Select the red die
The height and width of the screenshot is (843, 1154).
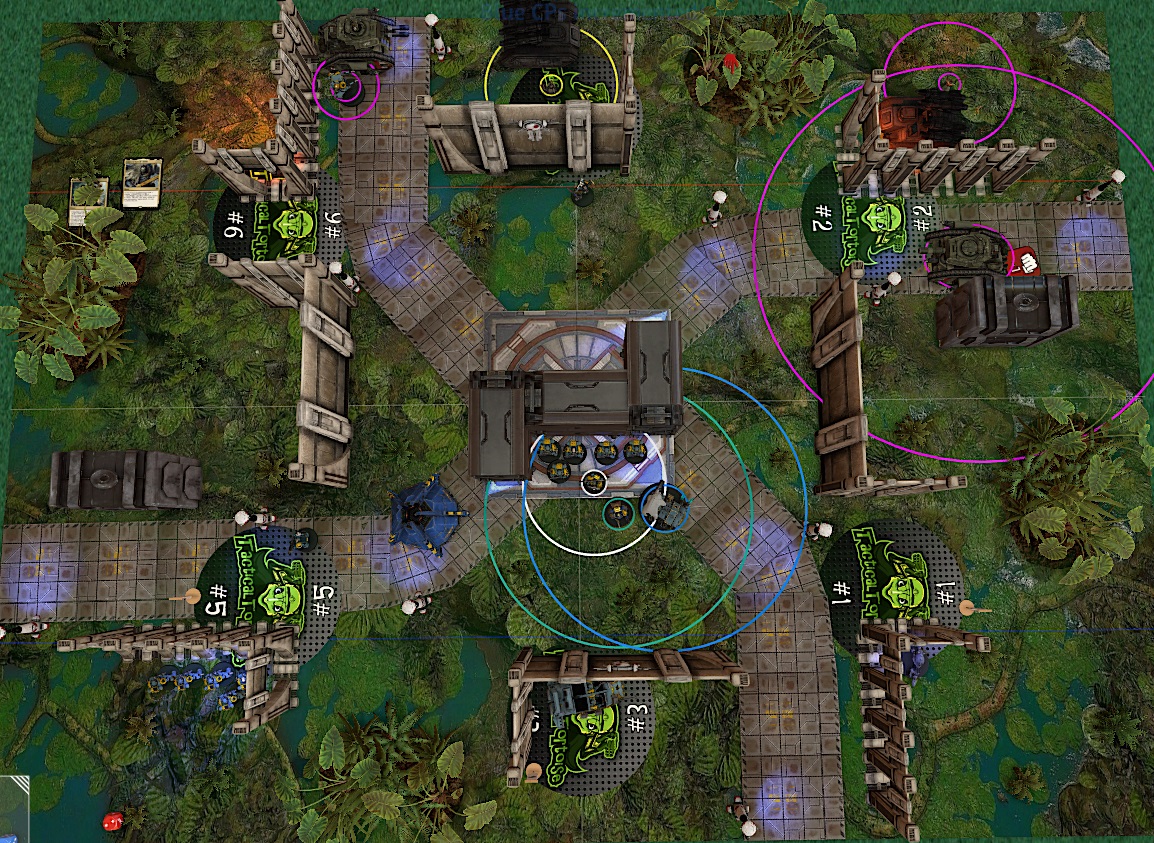click(x=112, y=821)
